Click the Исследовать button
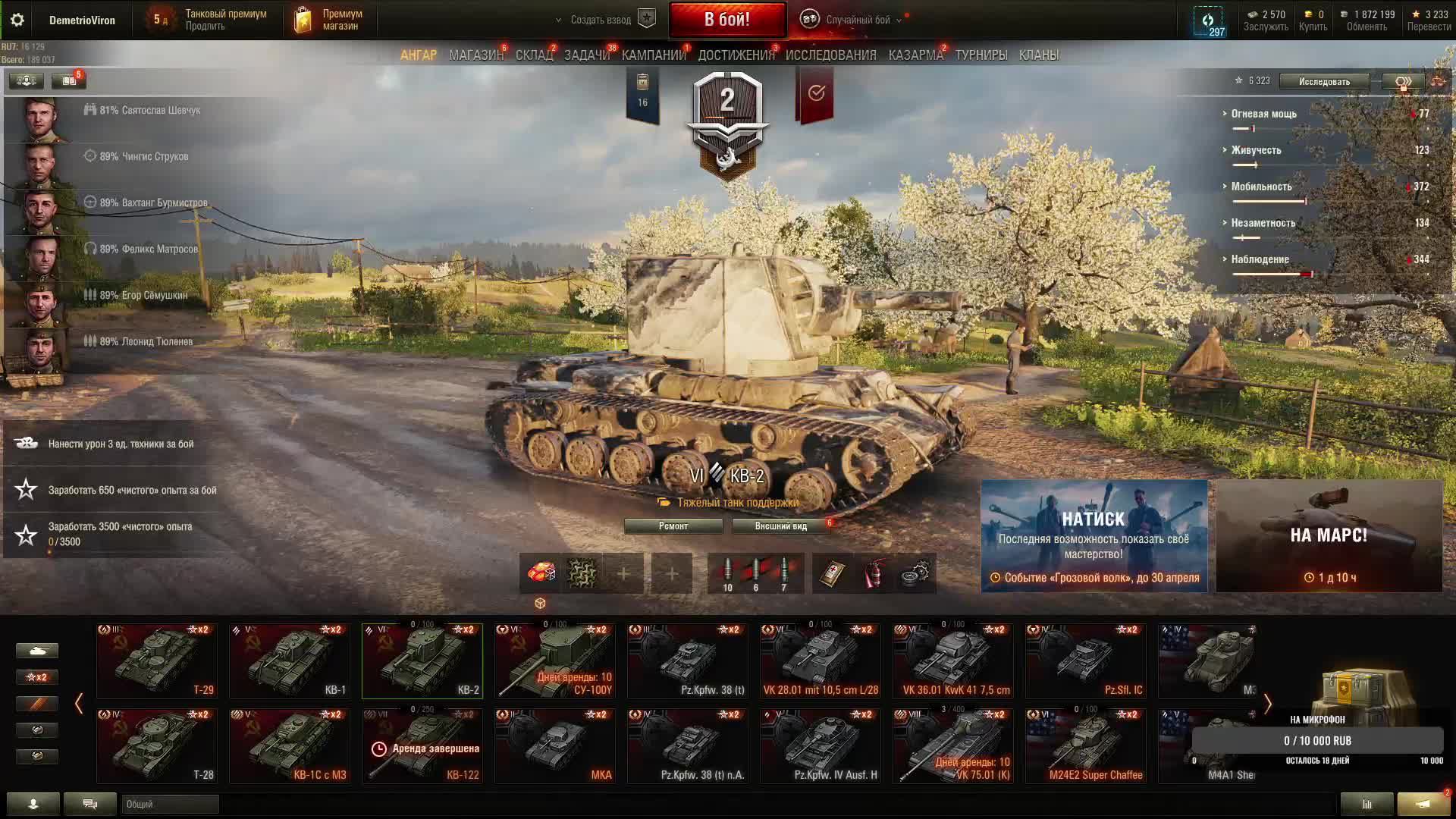The width and height of the screenshot is (1456, 819). pyautogui.click(x=1324, y=82)
